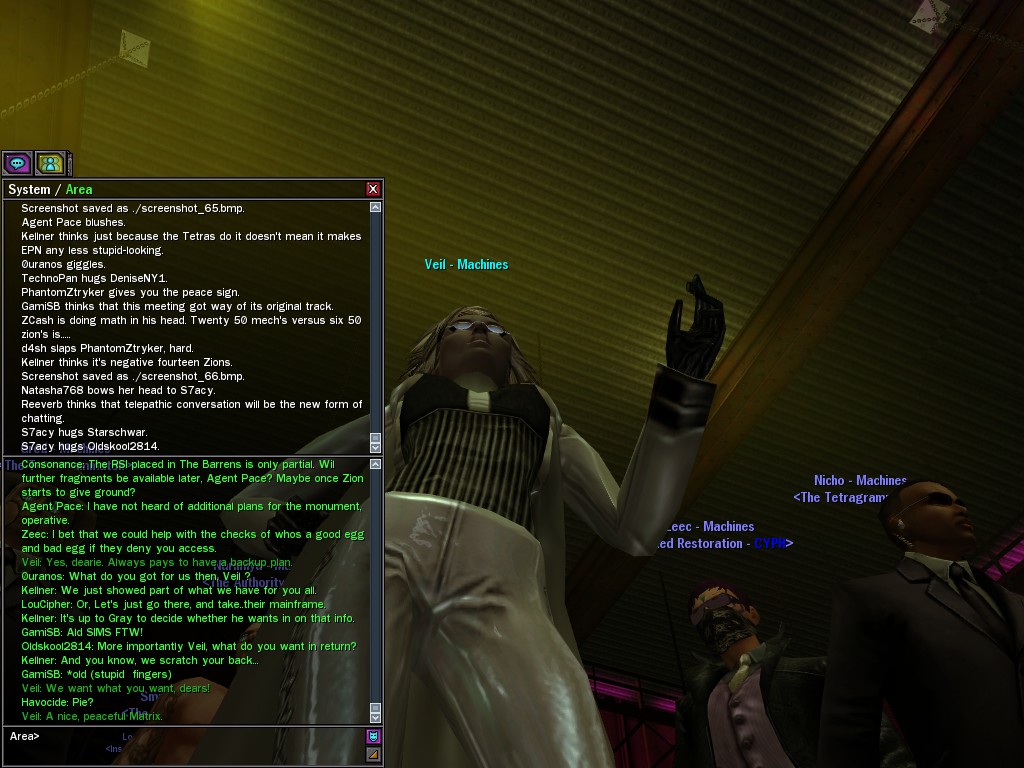Image resolution: width=1024 pixels, height=768 pixels.
Task: Open the purple emote face button
Action: pyautogui.click(x=373, y=737)
